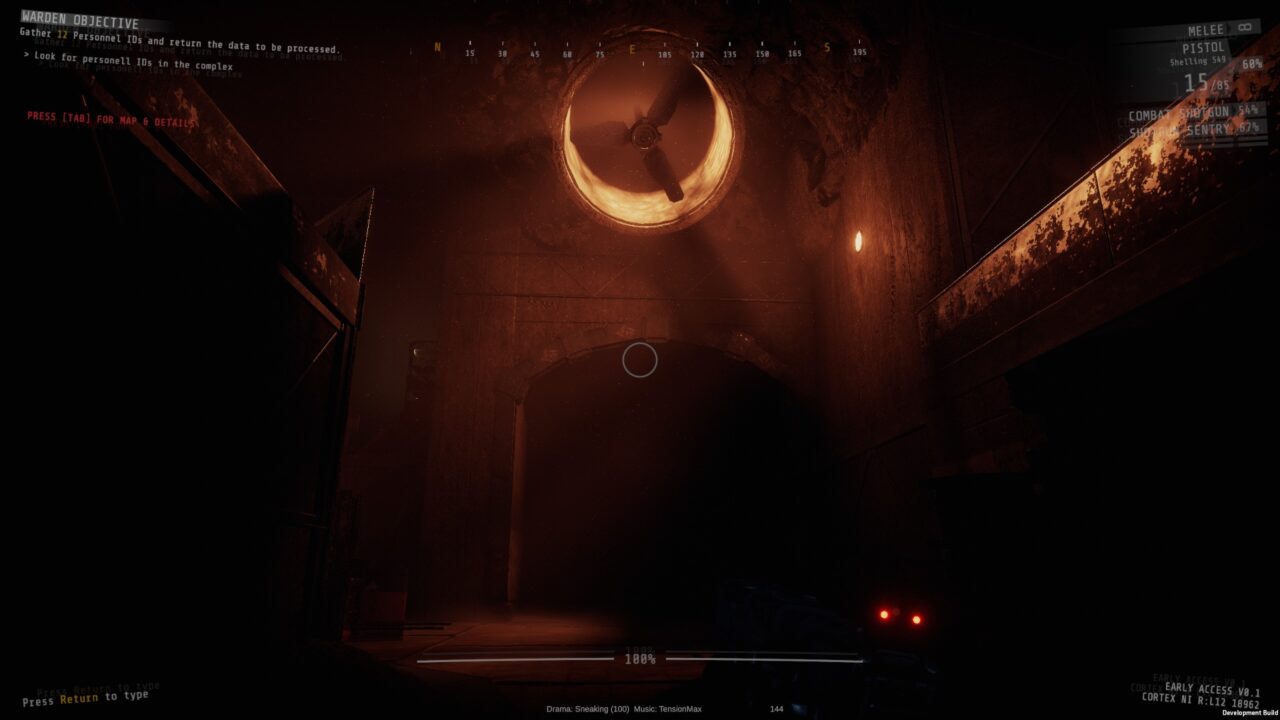The height and width of the screenshot is (720, 1280).
Task: Focus the chat type box
Action: click(85, 698)
